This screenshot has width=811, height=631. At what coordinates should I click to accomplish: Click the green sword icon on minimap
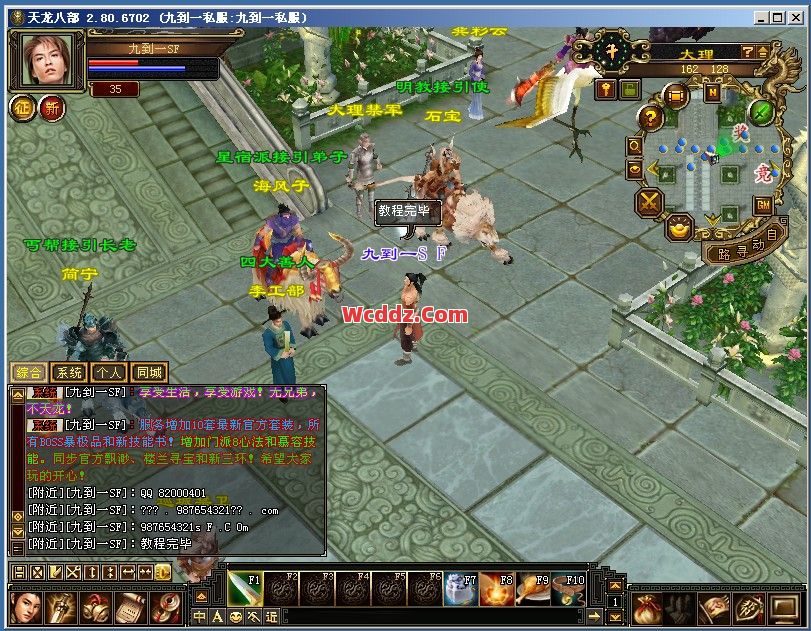[762, 111]
